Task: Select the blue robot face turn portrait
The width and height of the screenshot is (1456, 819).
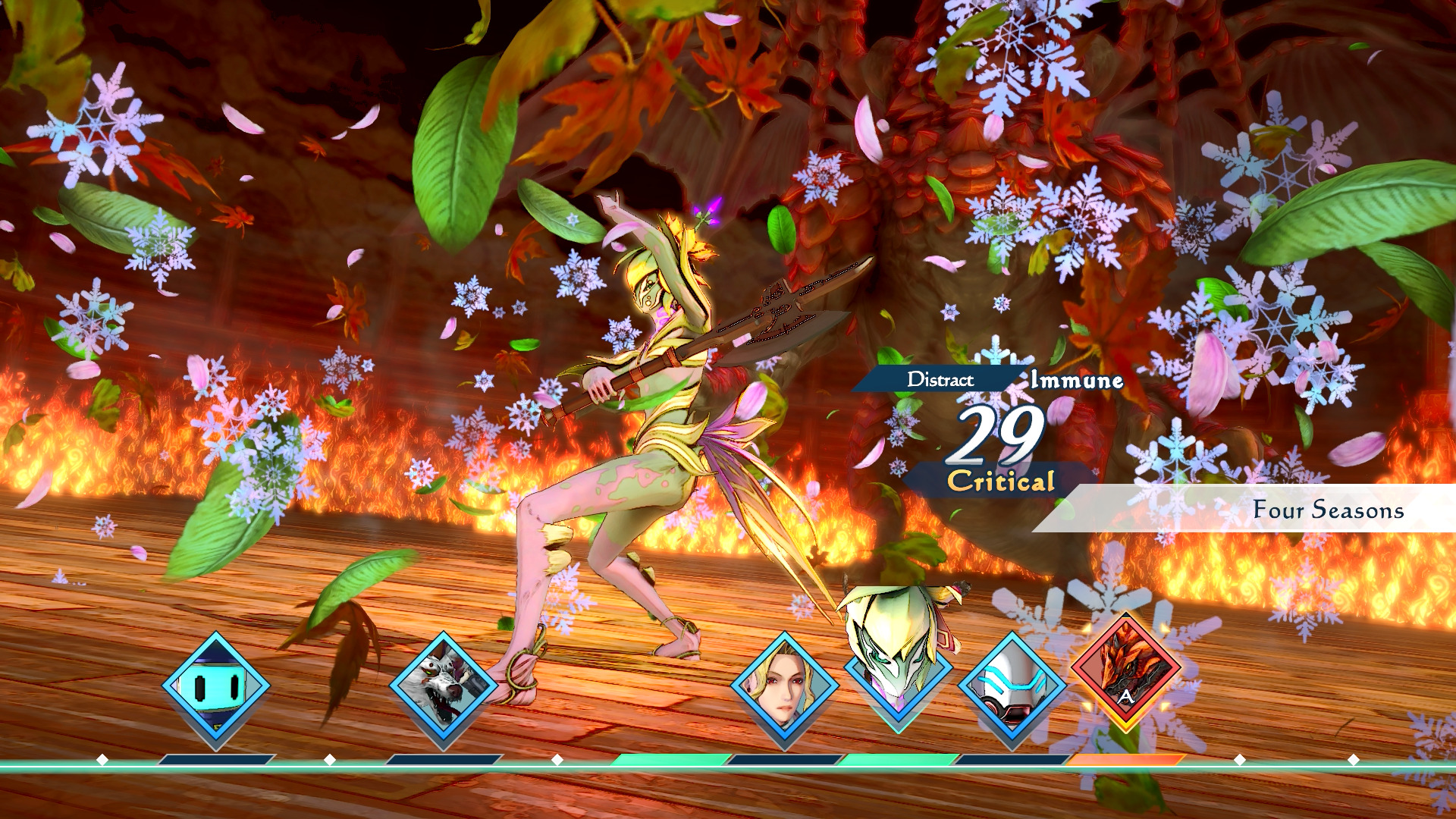Action: click(x=216, y=687)
